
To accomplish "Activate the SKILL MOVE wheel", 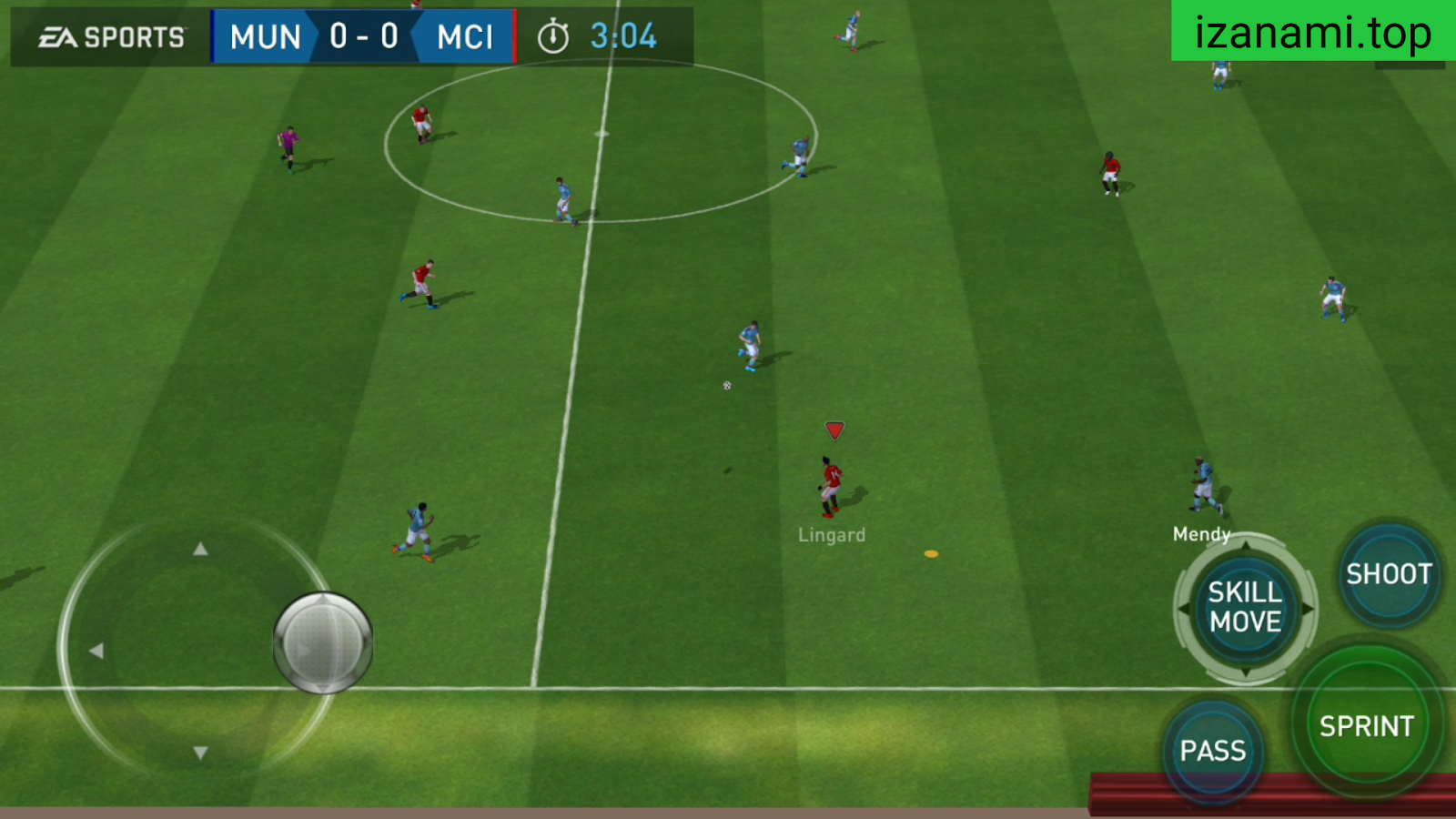I will pos(1245,608).
